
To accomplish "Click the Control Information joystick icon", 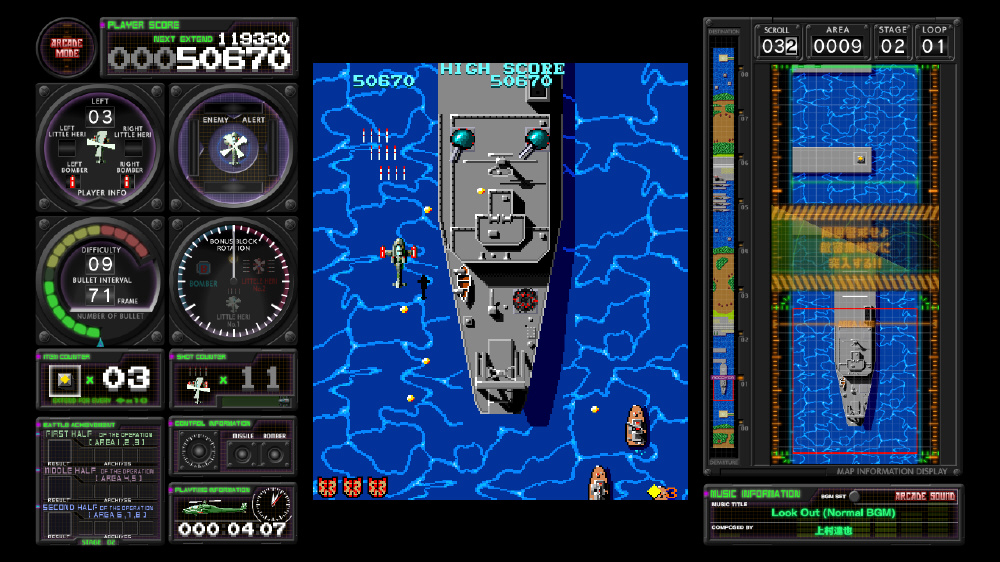I will point(197,452).
